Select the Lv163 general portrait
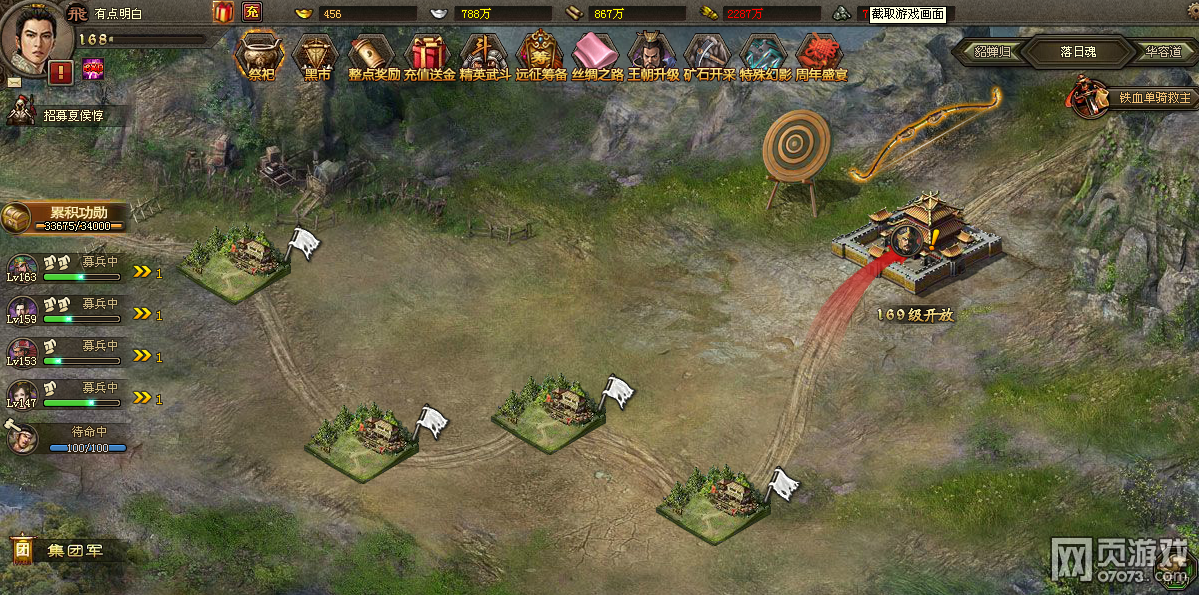Viewport: 1199px width, 595px height. [x=22, y=266]
